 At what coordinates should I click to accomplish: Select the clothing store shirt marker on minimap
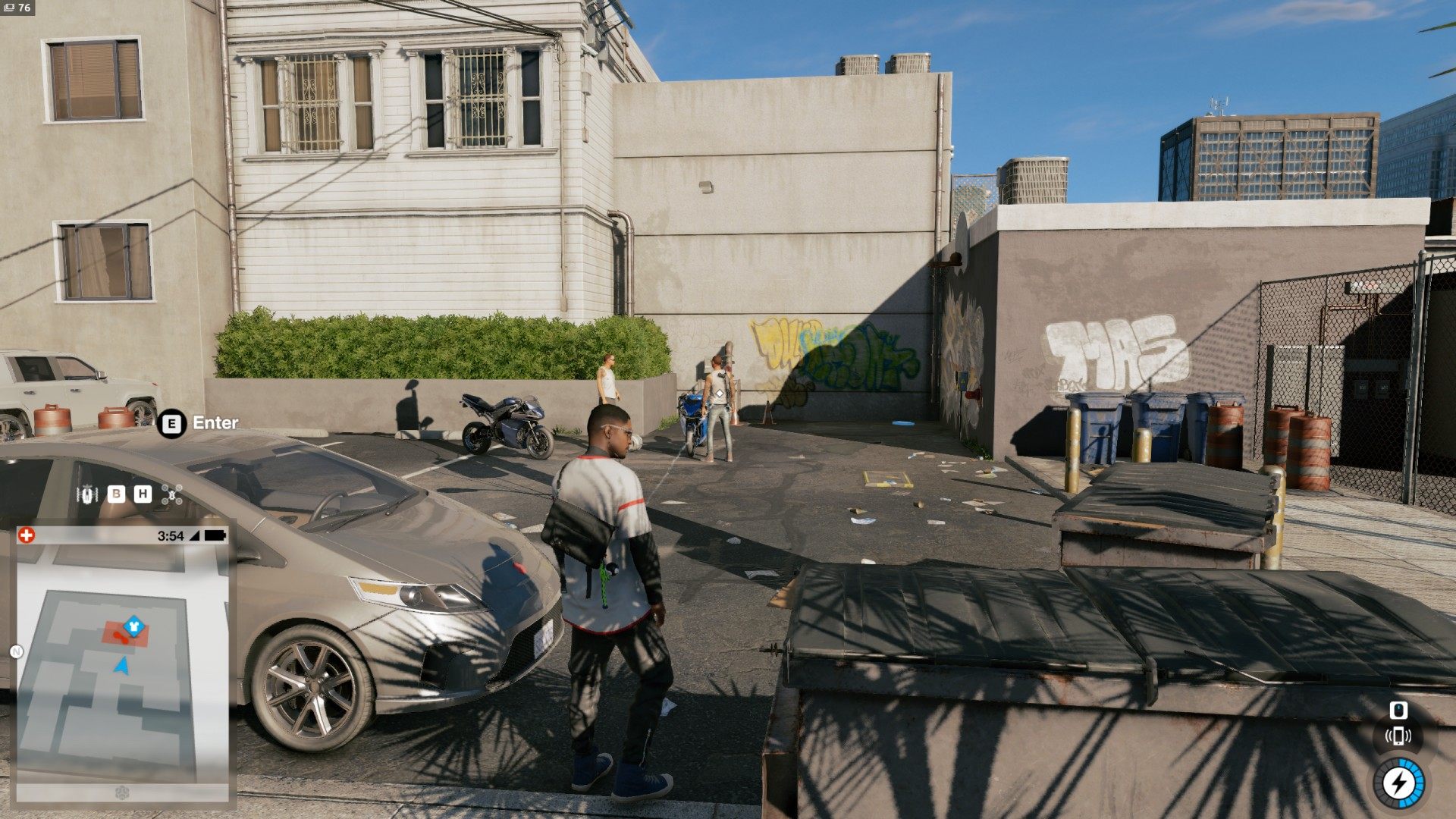pyautogui.click(x=134, y=625)
